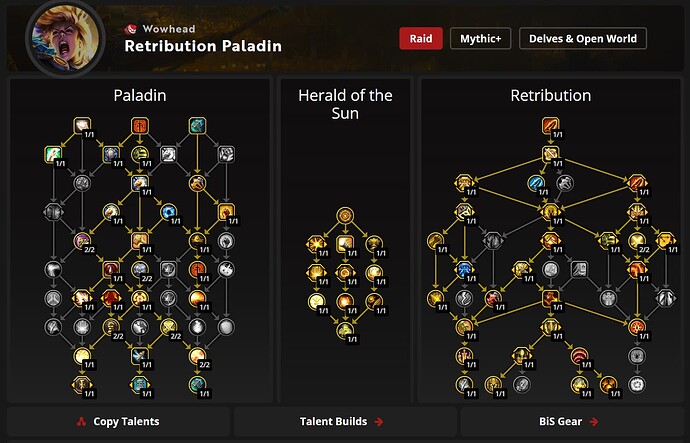
Task: Copy Talents to clipboard
Action: [x=118, y=422]
